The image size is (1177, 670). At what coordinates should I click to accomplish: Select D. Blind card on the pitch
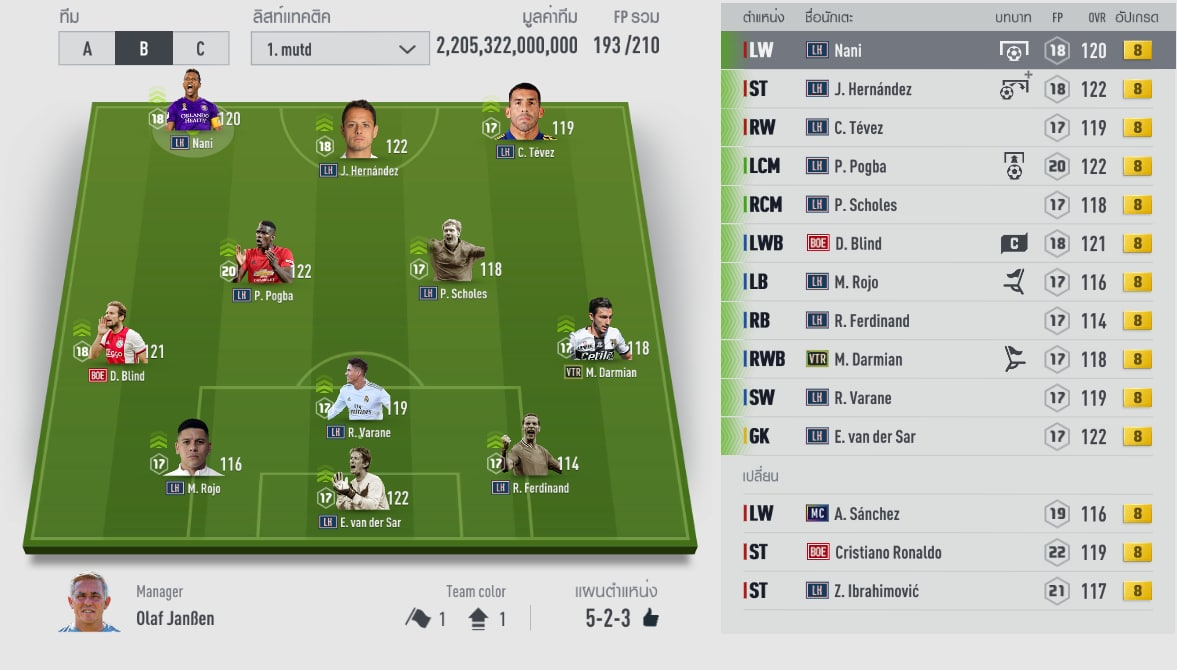pos(122,338)
